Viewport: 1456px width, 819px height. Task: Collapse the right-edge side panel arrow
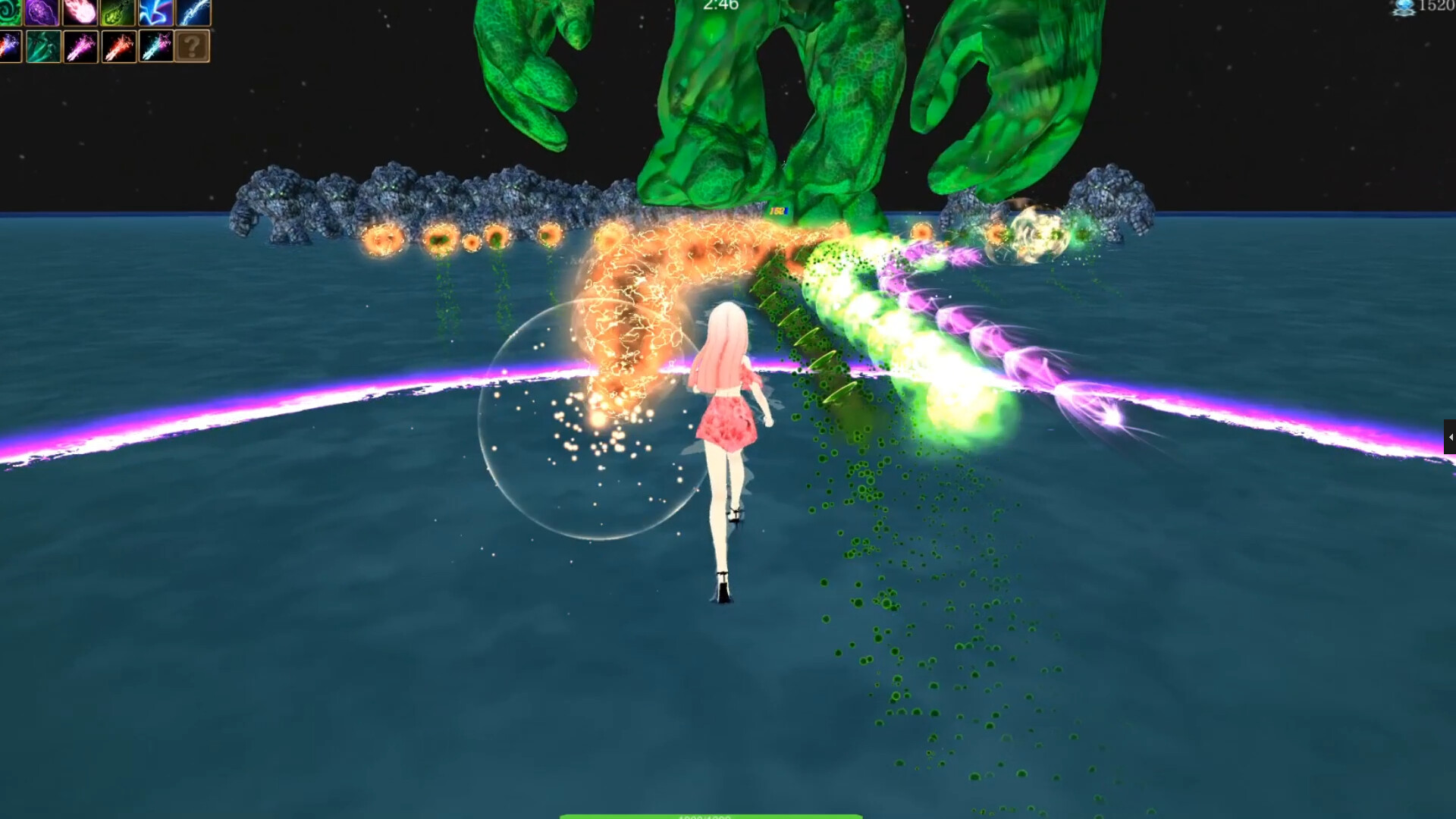1451,437
